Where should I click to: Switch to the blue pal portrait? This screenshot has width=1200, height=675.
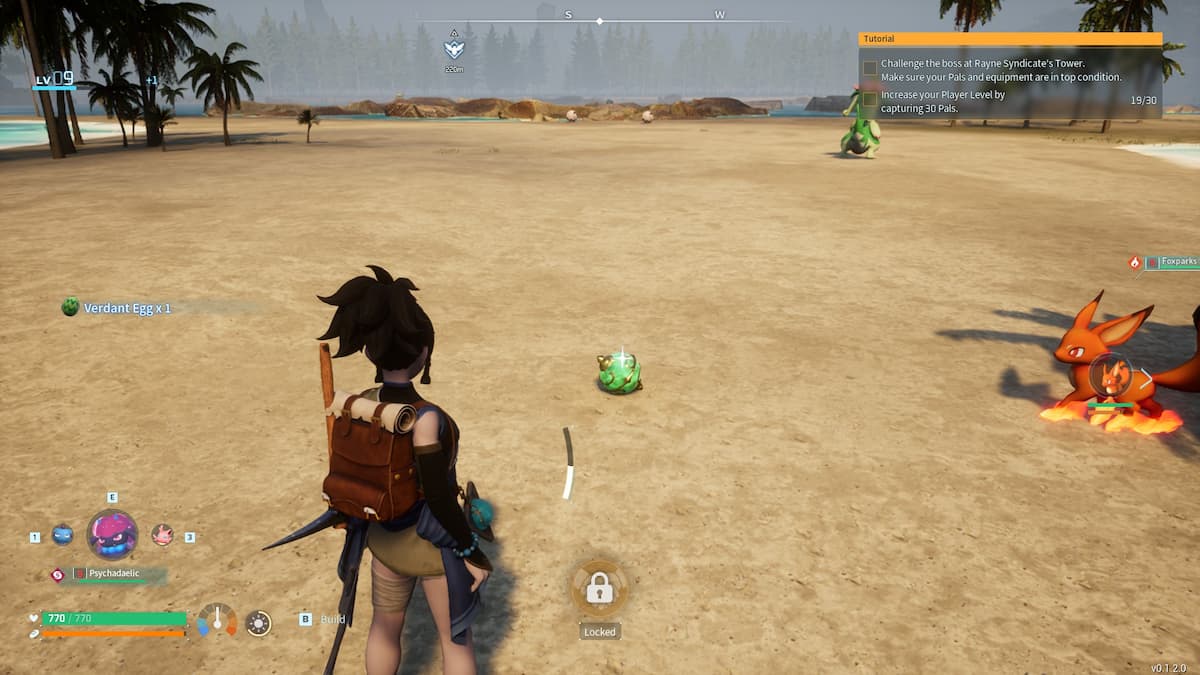[x=62, y=535]
